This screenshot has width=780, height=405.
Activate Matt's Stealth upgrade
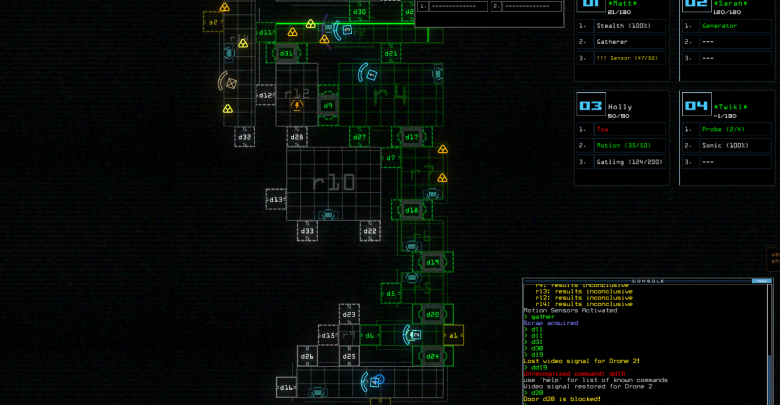[x=620, y=26]
